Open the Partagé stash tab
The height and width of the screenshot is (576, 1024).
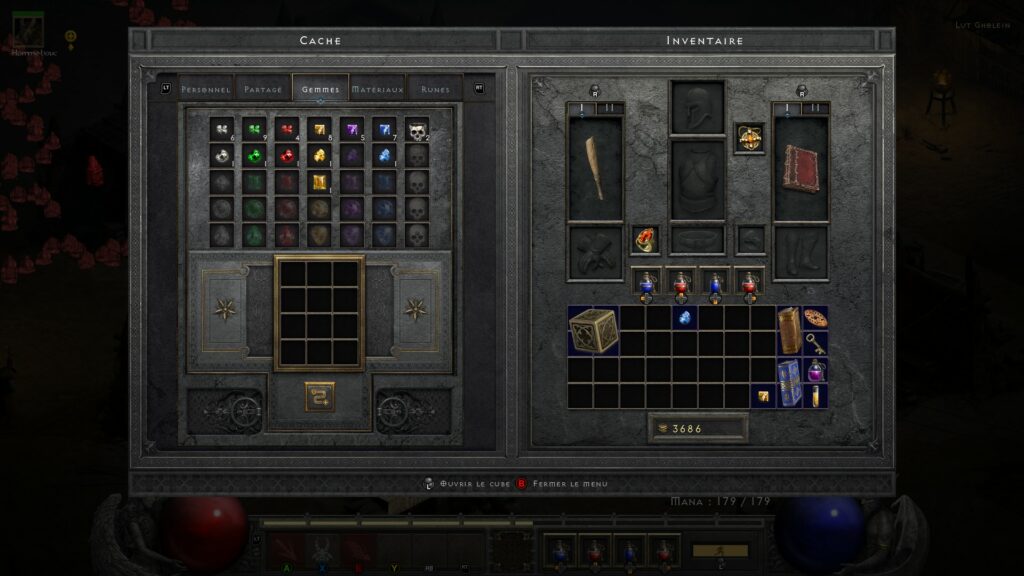tap(263, 89)
